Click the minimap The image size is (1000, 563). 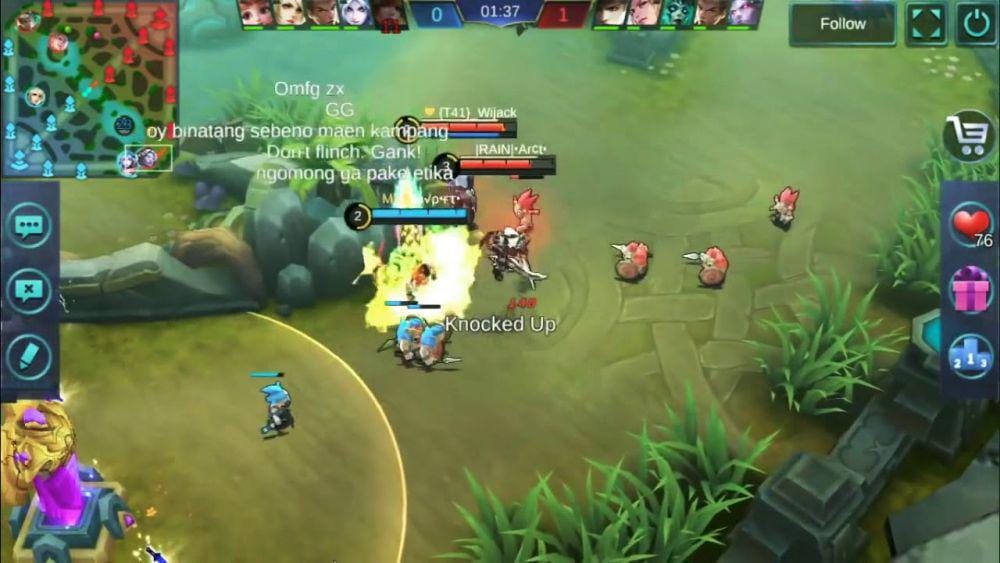89,89
